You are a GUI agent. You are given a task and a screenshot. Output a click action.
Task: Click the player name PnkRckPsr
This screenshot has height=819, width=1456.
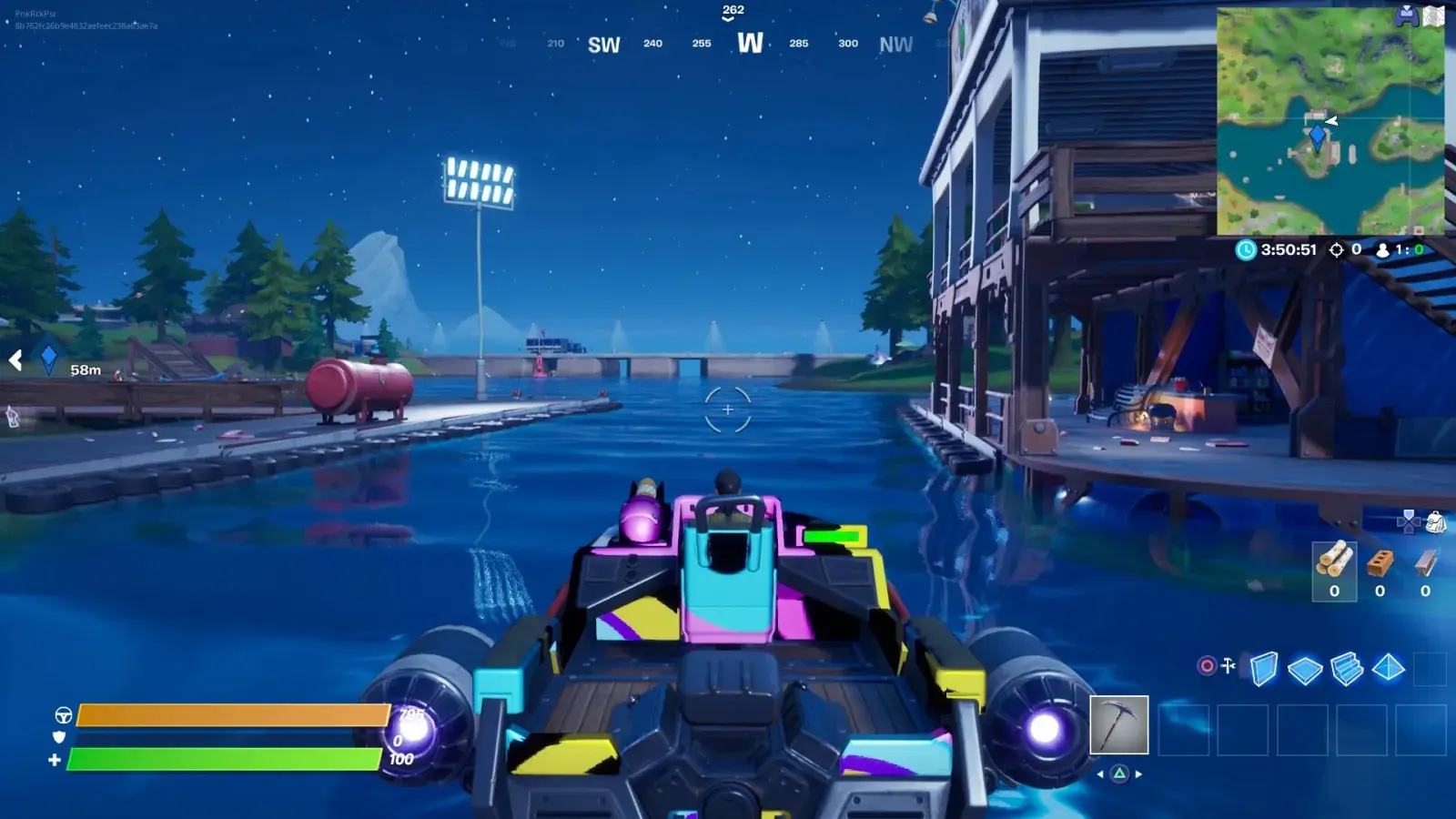click(36, 14)
